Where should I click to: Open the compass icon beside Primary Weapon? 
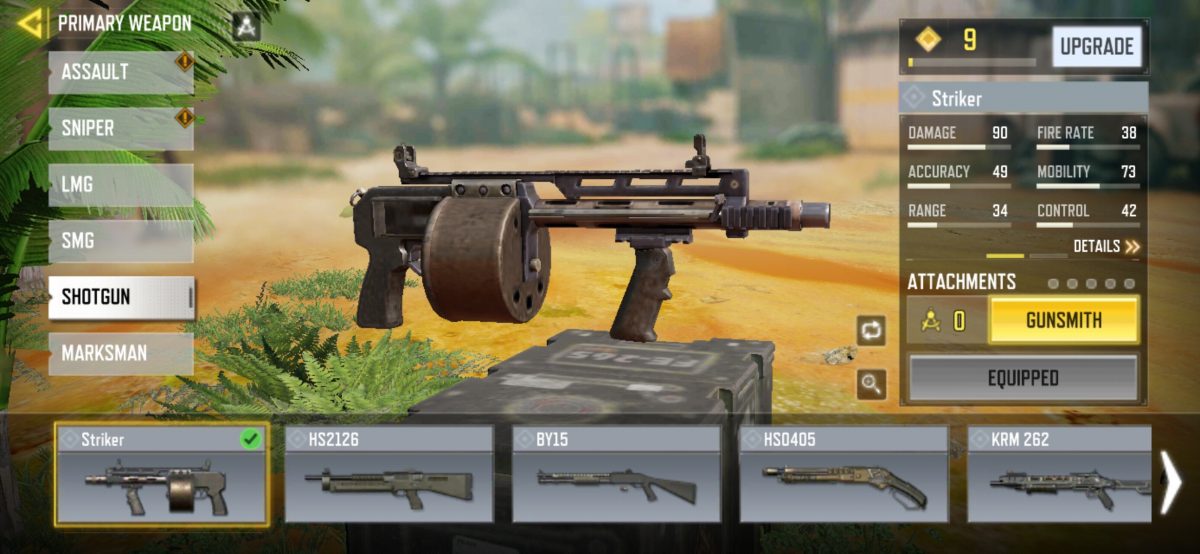246,26
